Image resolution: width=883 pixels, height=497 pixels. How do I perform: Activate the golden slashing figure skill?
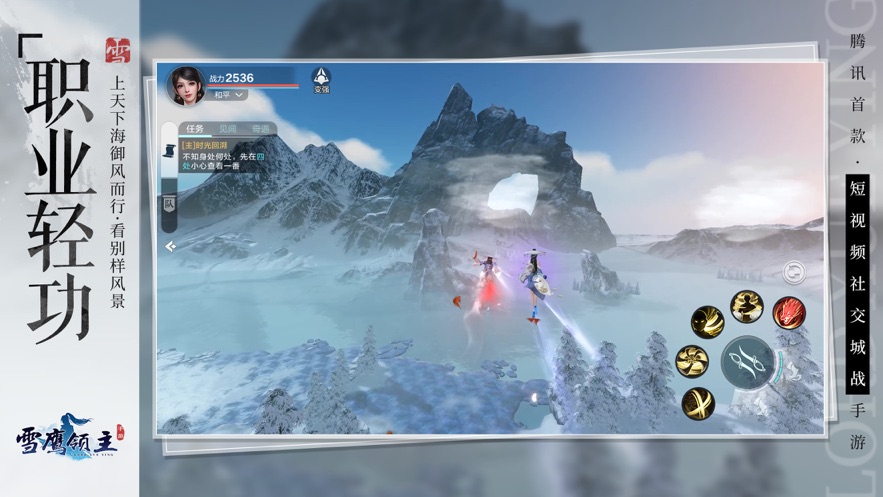708,321
